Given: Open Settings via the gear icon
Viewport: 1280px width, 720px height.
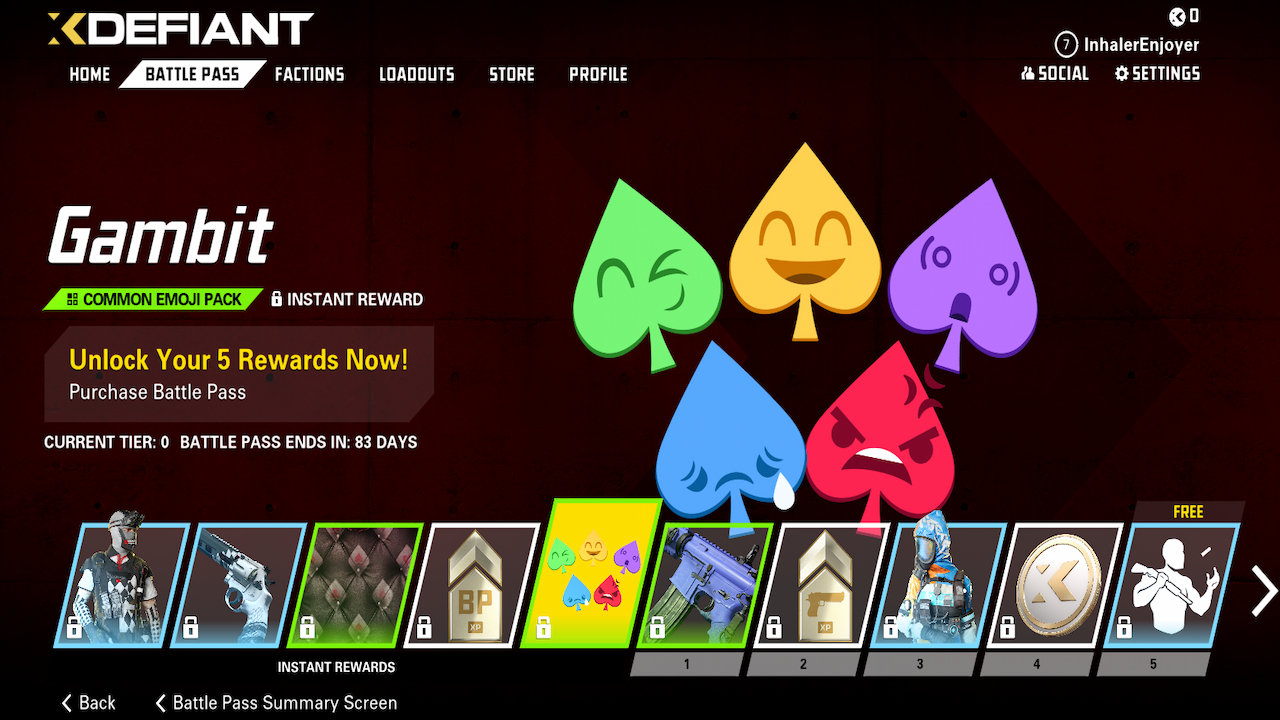Looking at the screenshot, I should point(1157,73).
